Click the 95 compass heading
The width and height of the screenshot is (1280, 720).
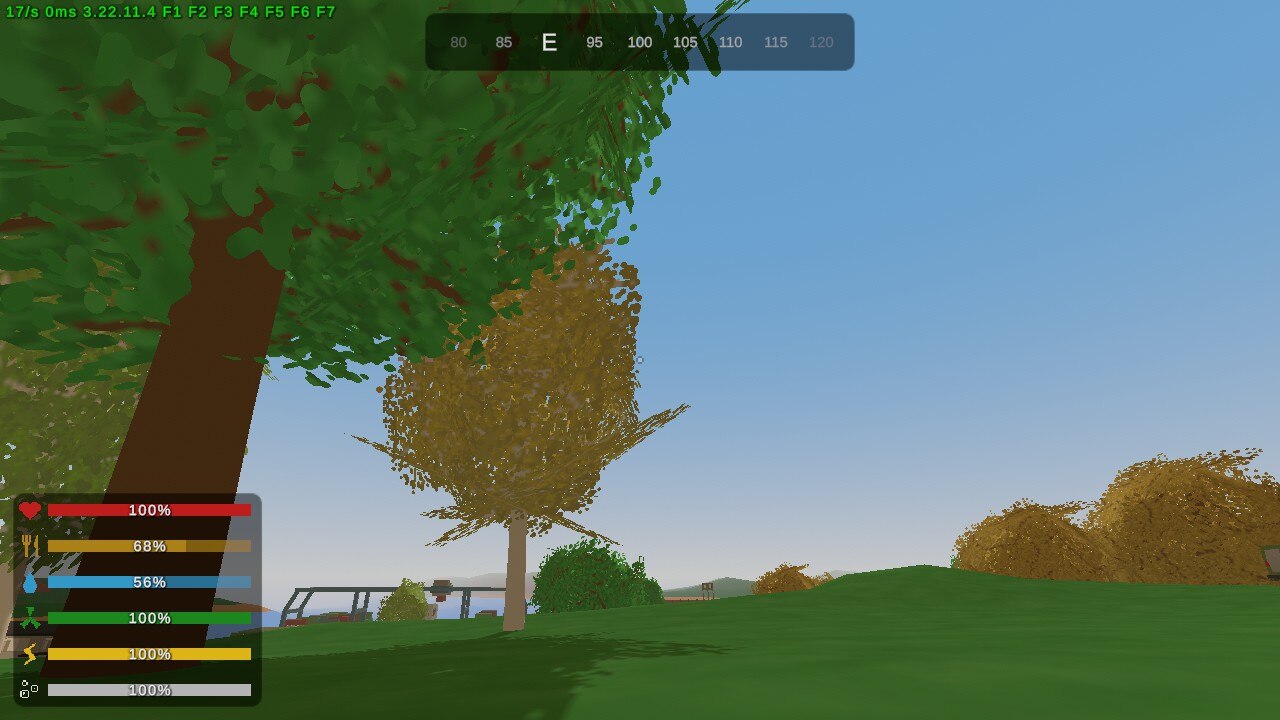[x=594, y=43]
